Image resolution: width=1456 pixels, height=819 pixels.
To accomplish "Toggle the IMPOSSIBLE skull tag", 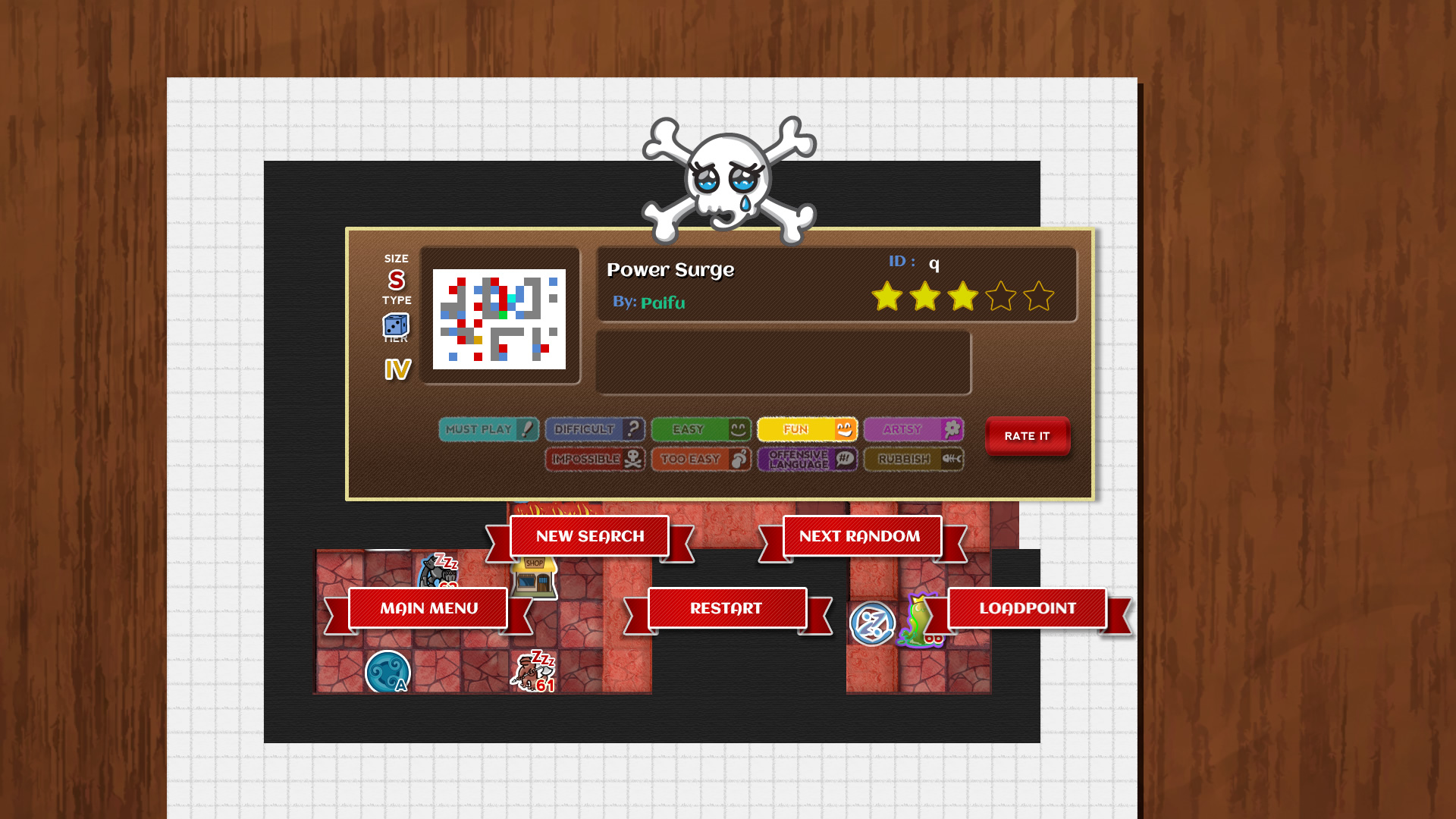I will [x=595, y=459].
